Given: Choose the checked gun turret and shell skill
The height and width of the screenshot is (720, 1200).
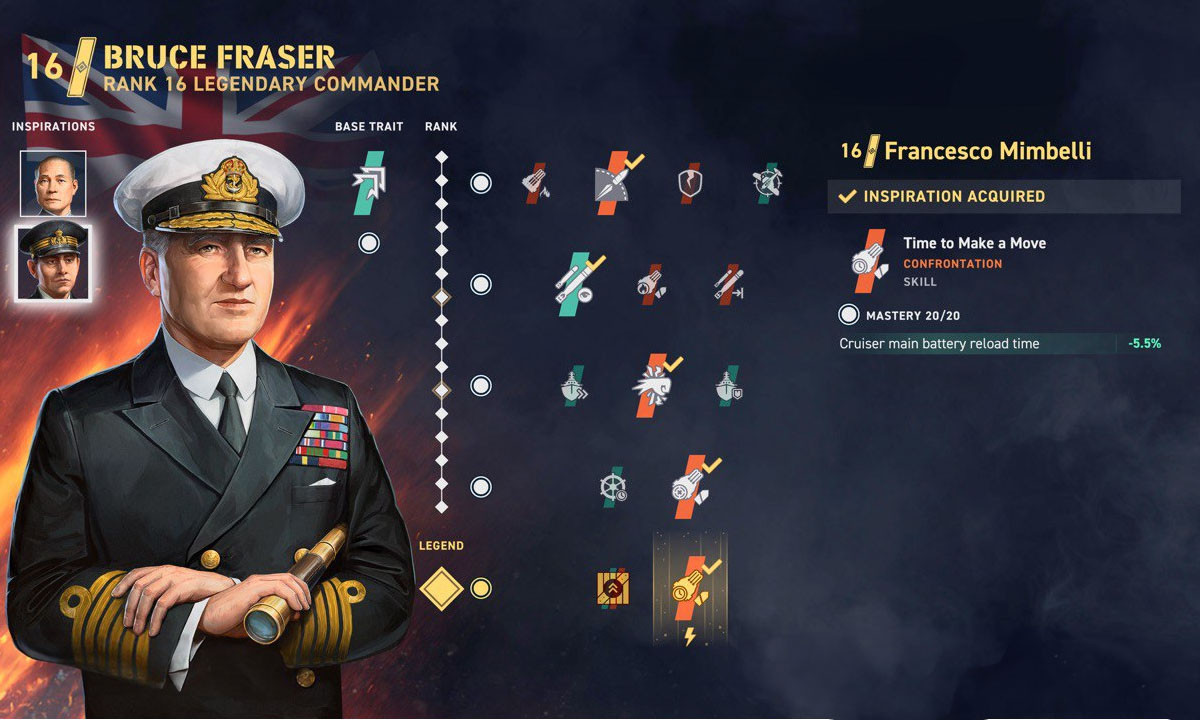Looking at the screenshot, I should click(x=691, y=487).
